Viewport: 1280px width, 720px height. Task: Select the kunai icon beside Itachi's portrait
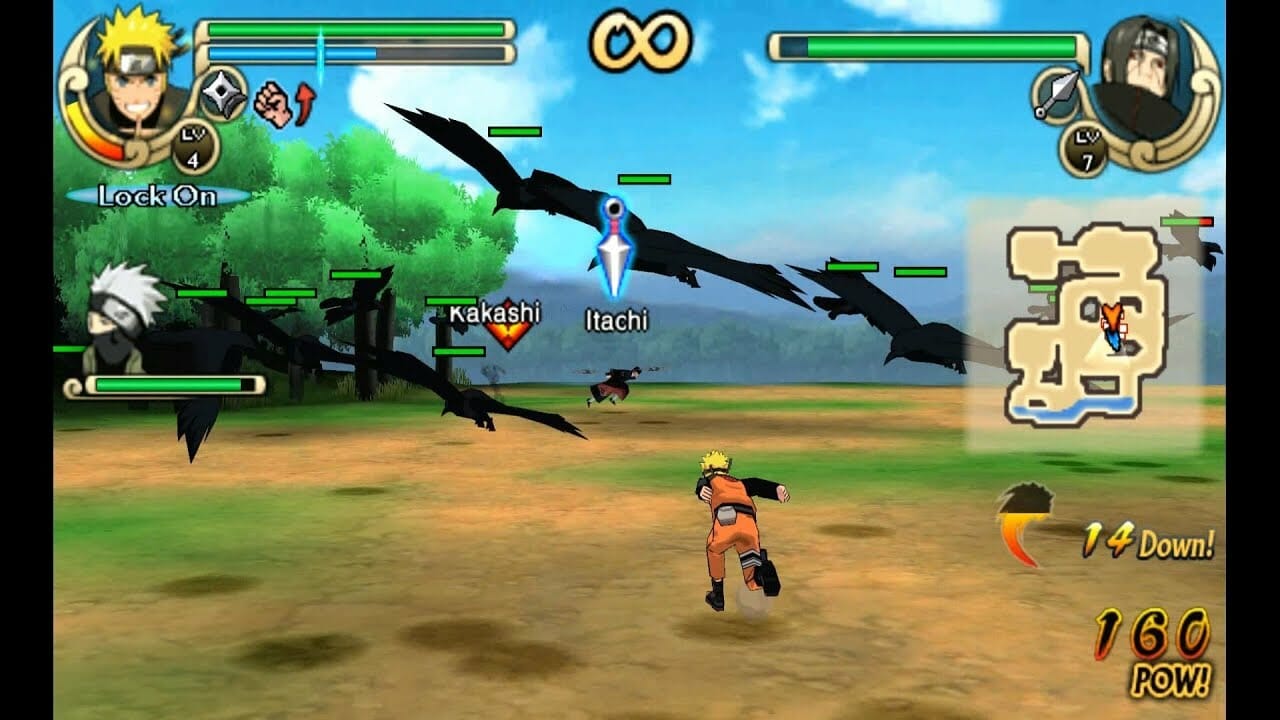pos(1060,95)
